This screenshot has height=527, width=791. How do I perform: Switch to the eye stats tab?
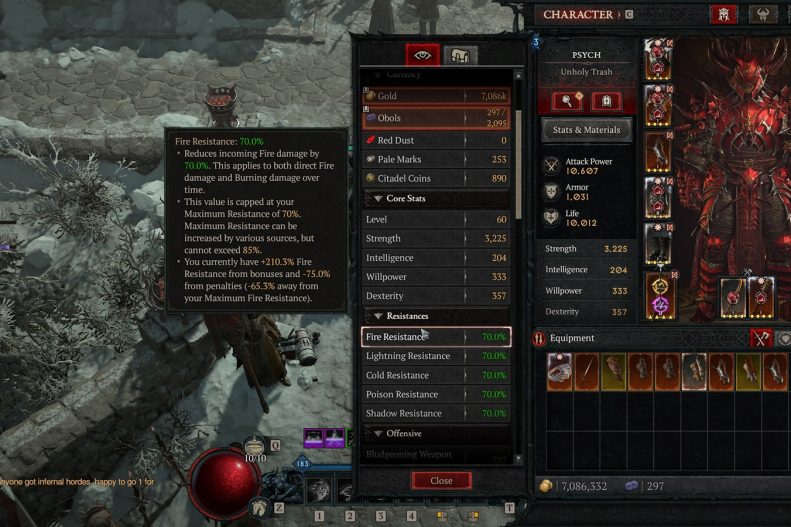tap(421, 56)
